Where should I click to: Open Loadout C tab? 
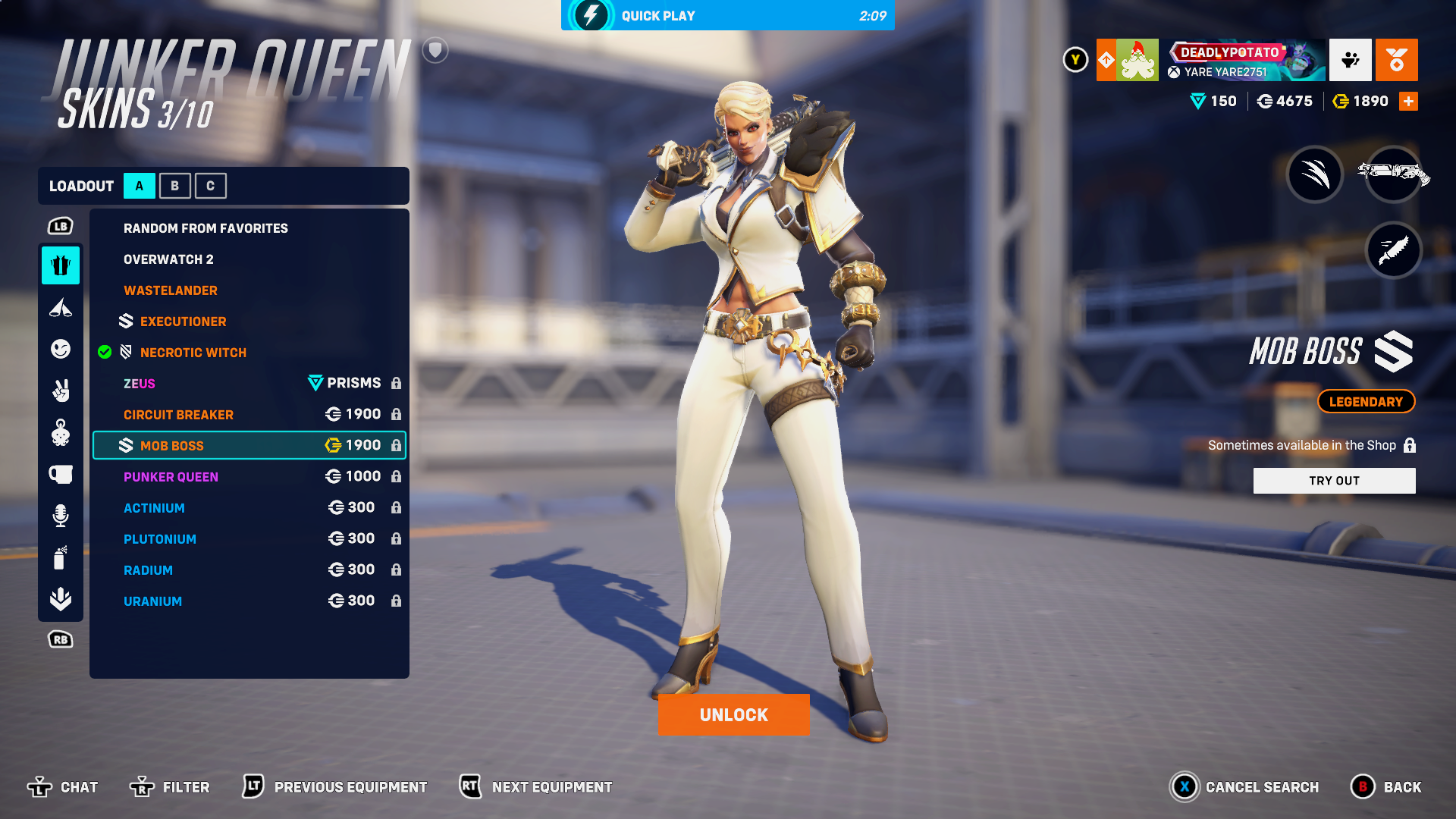[211, 185]
